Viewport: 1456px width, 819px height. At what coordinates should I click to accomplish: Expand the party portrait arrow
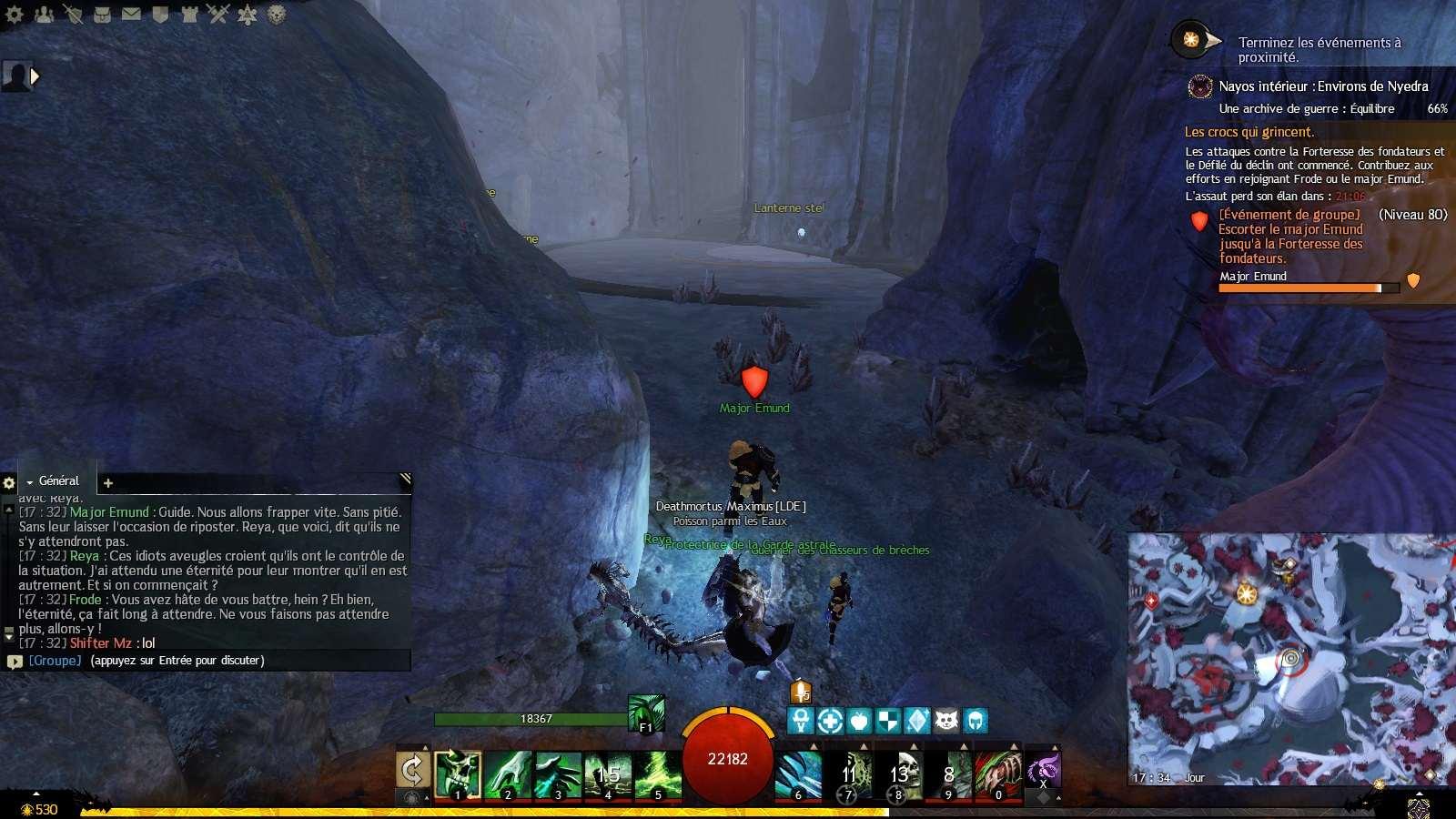[35, 76]
